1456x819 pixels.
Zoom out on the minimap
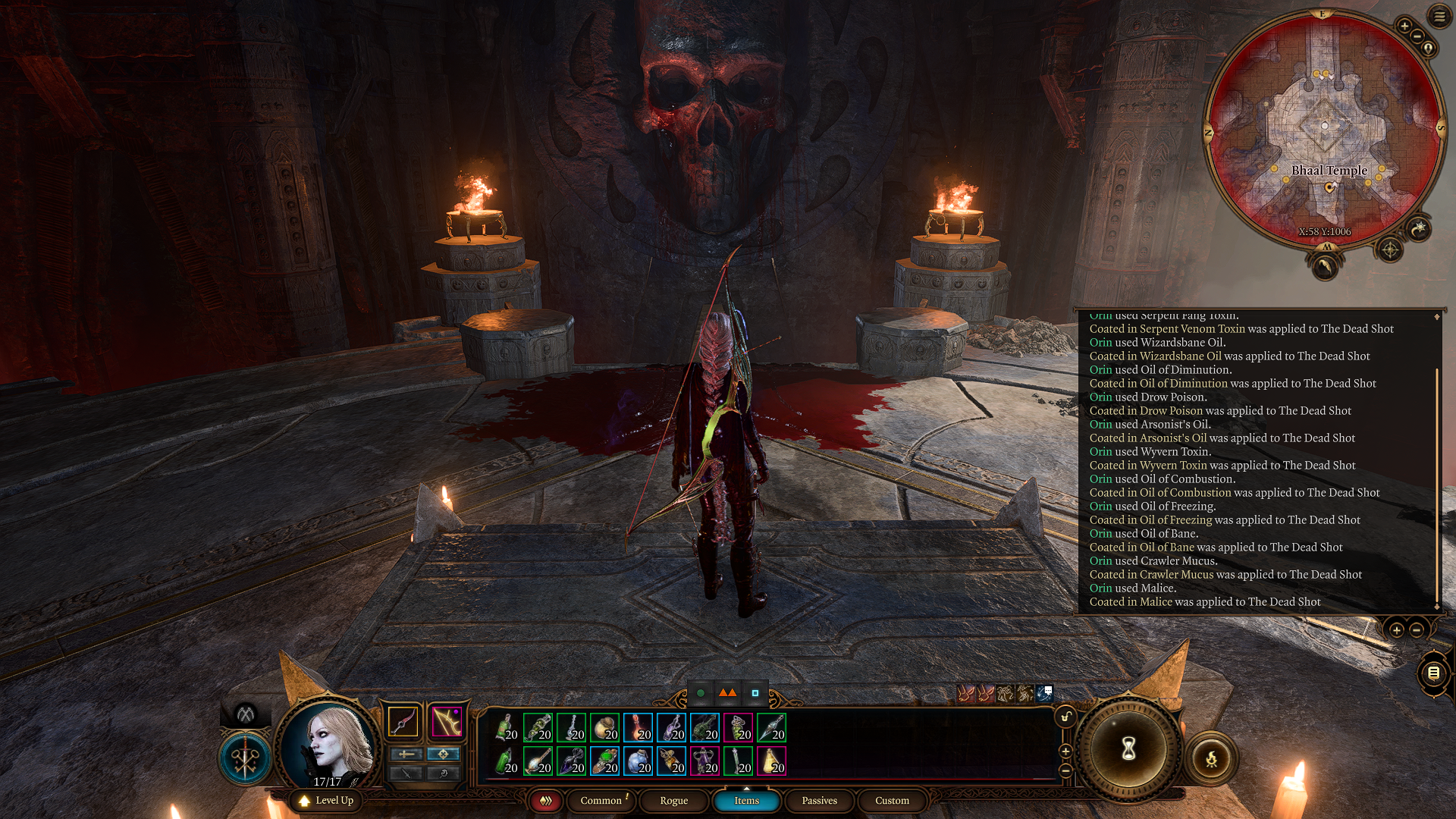pyautogui.click(x=1417, y=36)
